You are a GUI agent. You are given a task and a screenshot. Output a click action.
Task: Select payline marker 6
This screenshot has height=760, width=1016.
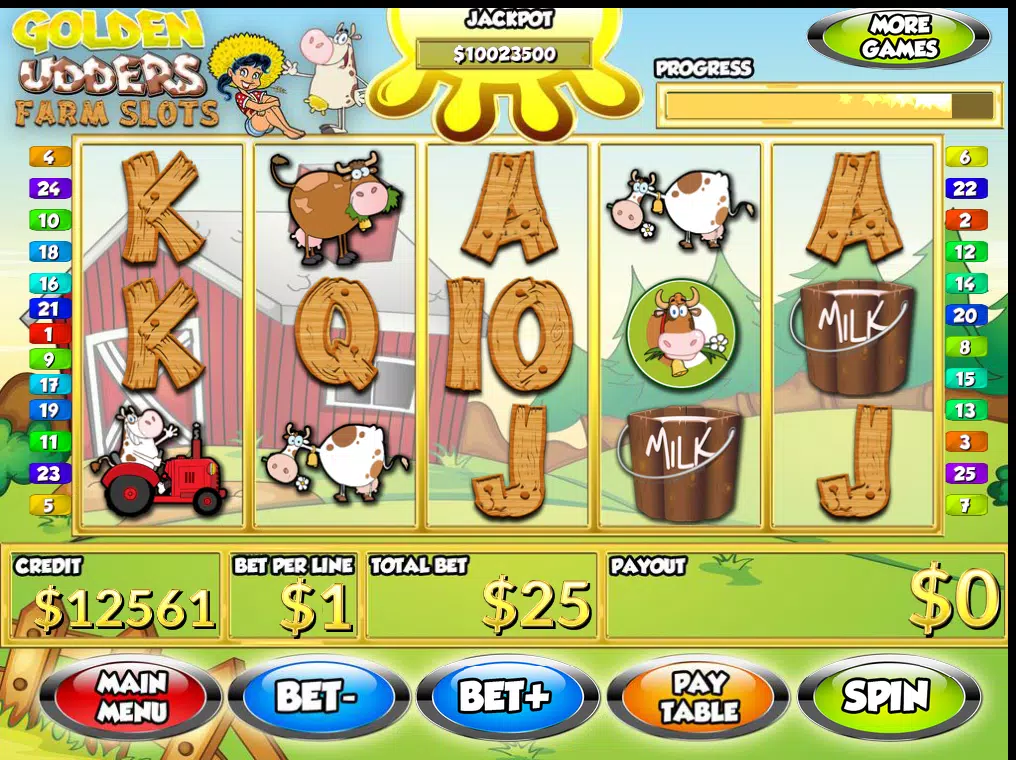pyautogui.click(x=965, y=157)
